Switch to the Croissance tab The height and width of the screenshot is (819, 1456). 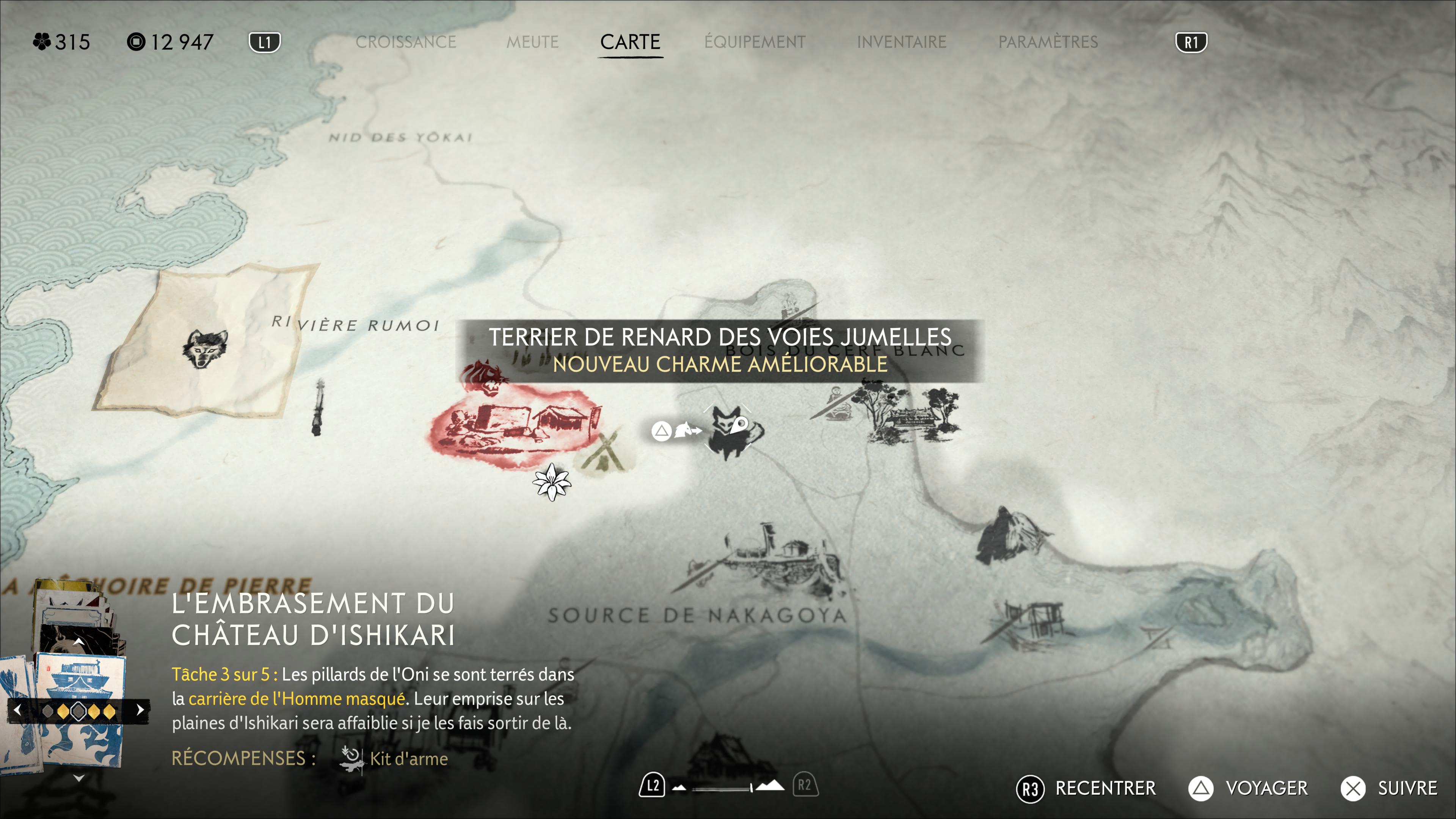click(x=405, y=42)
